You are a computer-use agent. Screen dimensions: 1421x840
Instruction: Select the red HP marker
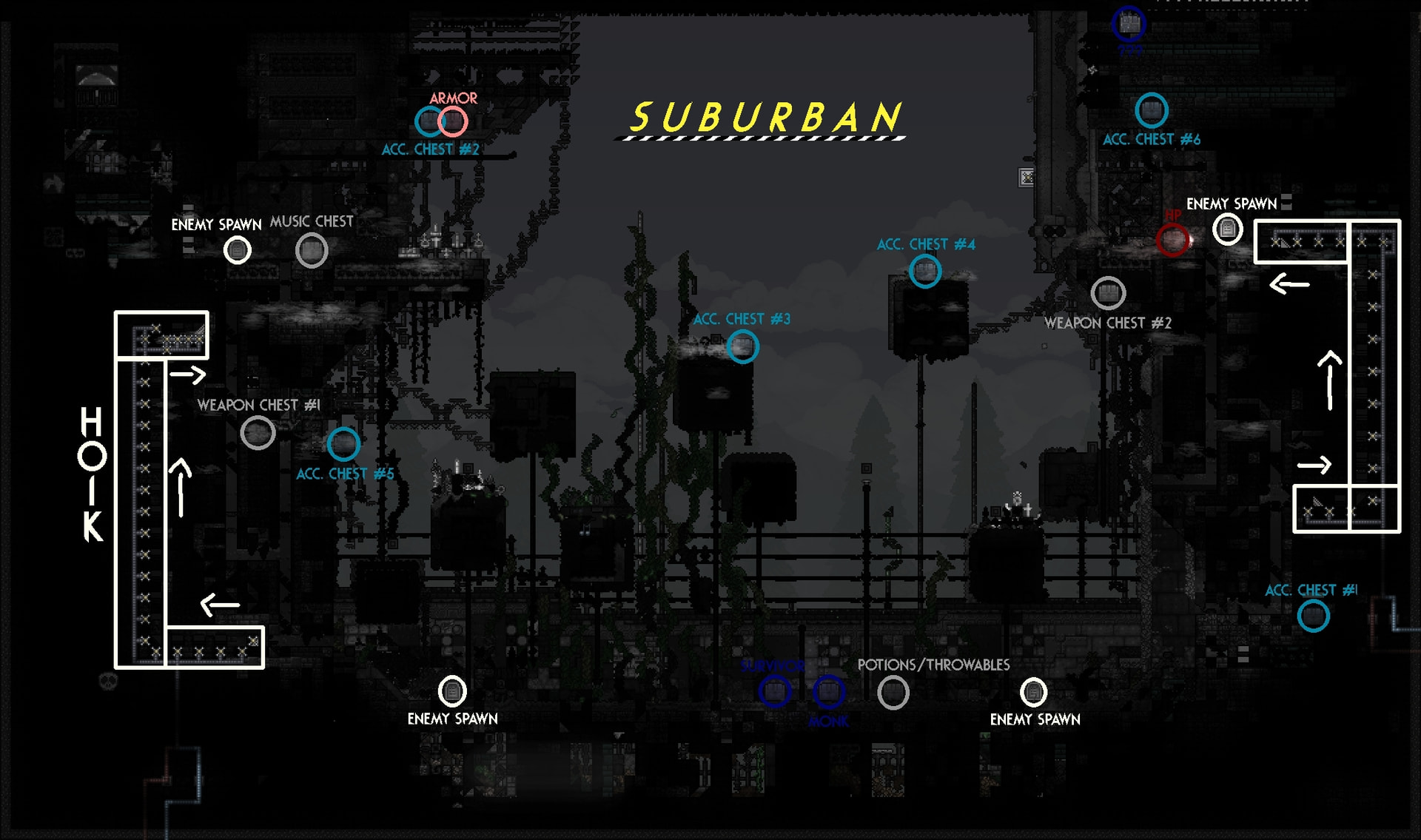[x=1172, y=240]
